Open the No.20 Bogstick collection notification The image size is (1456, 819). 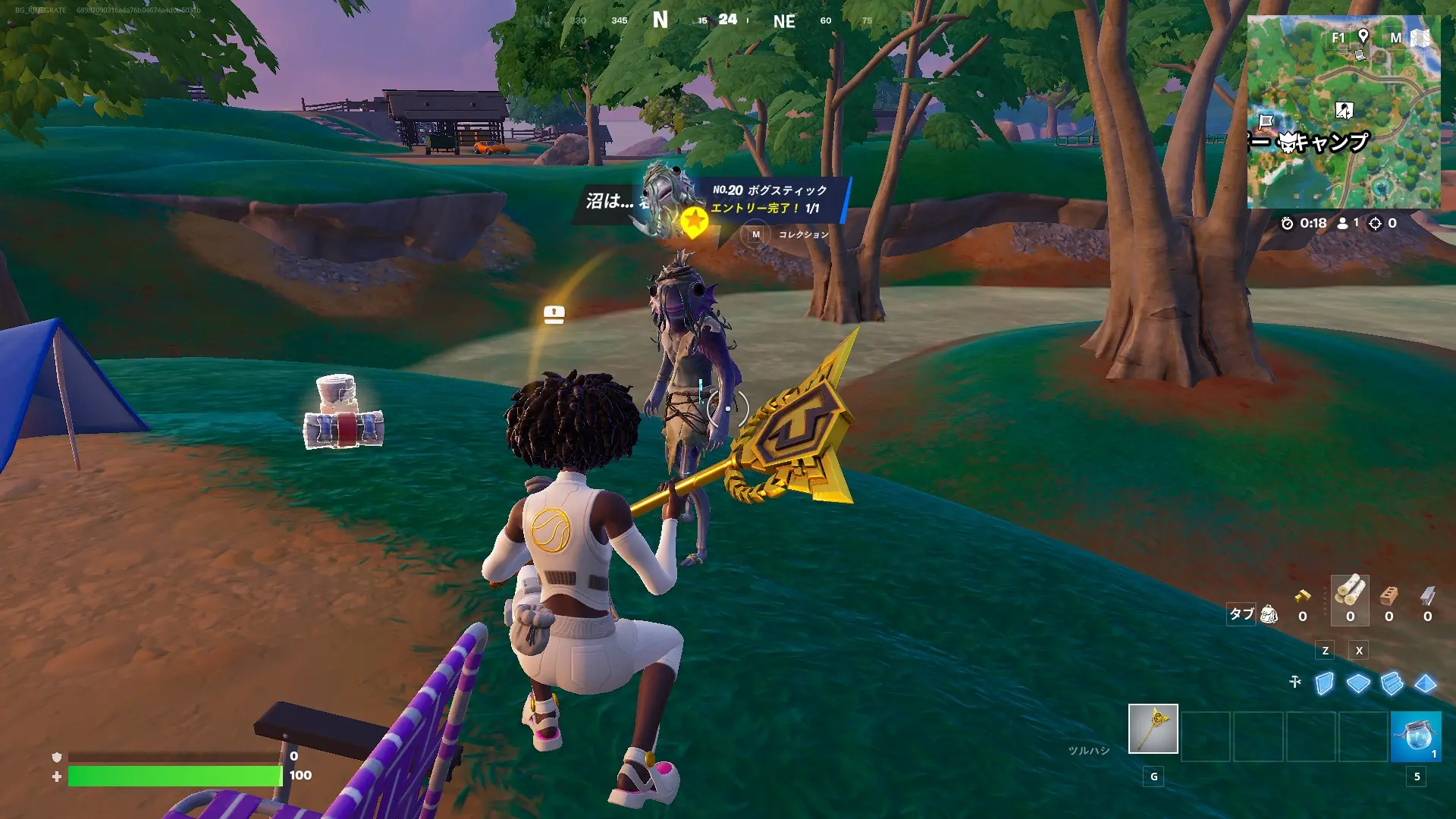pyautogui.click(x=773, y=199)
